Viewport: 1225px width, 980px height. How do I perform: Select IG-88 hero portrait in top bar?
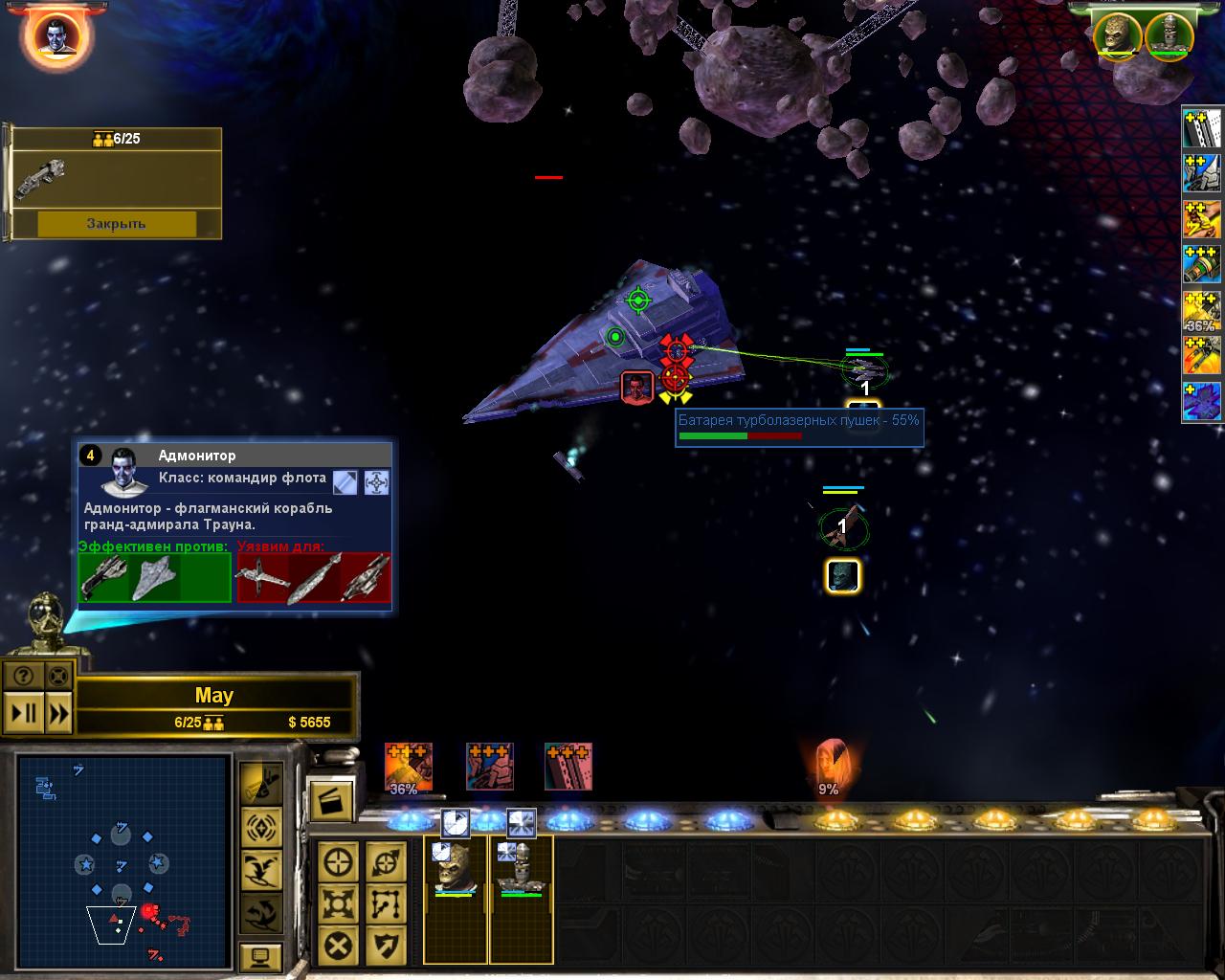tap(1168, 34)
